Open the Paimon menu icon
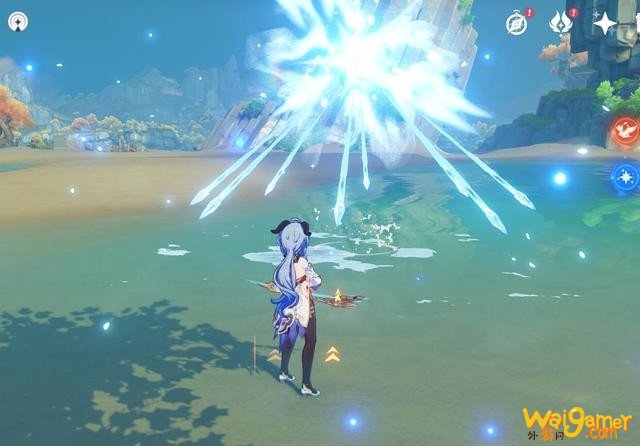 (18, 21)
